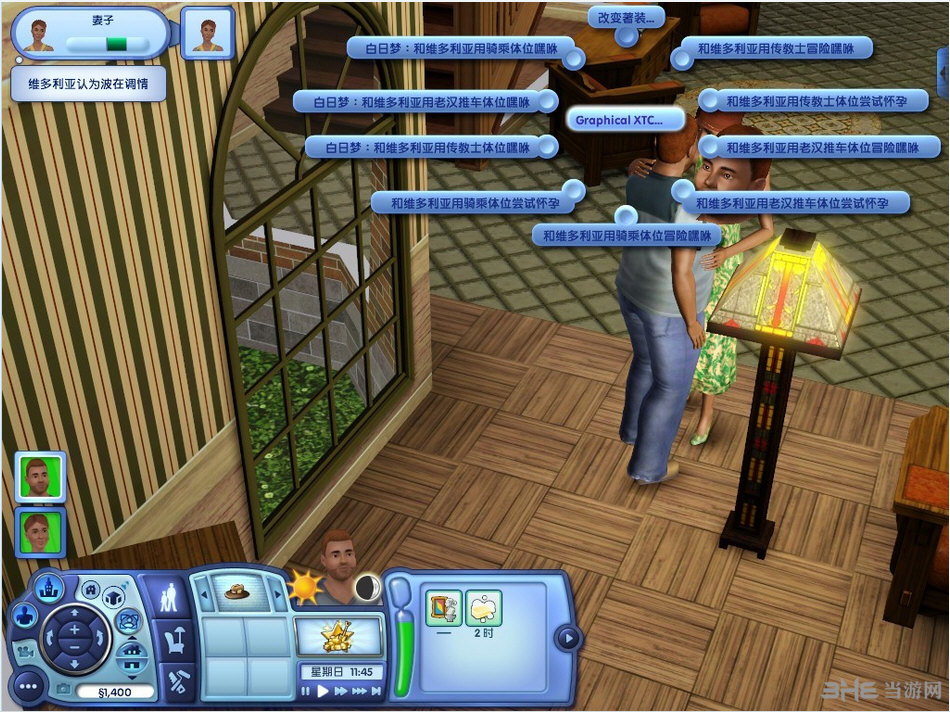This screenshot has width=950, height=712.
Task: Click the 维多利亚认为波在调情 notification
Action: coord(88,84)
